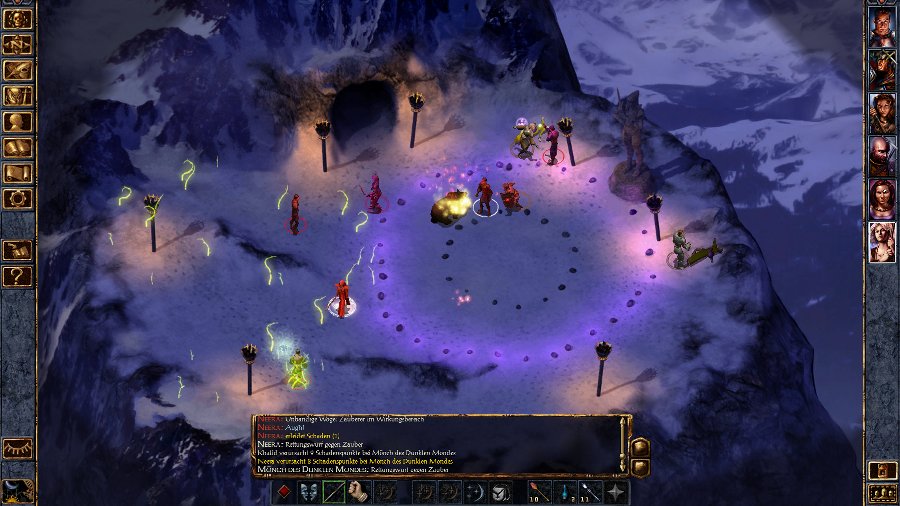Viewport: 900px width, 506px height.
Task: Select the quarterstaff weapon slot
Action: tap(334, 492)
